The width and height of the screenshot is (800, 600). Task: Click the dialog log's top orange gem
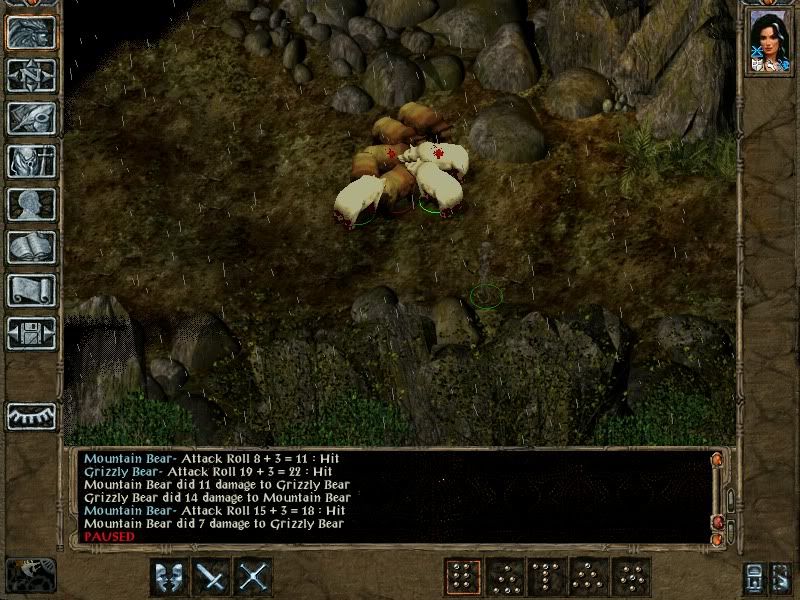pos(716,460)
